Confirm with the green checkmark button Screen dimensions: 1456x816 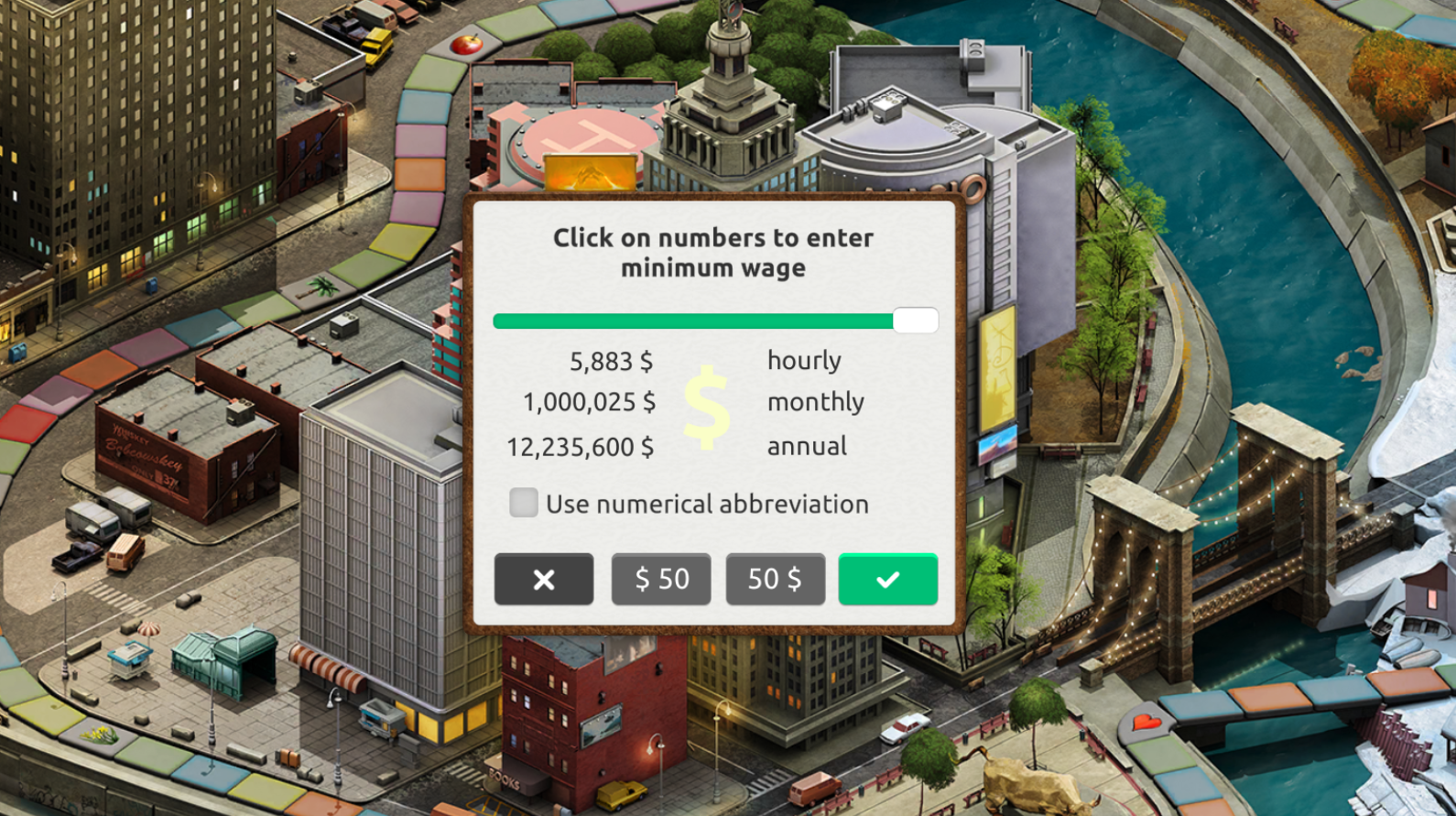point(887,579)
